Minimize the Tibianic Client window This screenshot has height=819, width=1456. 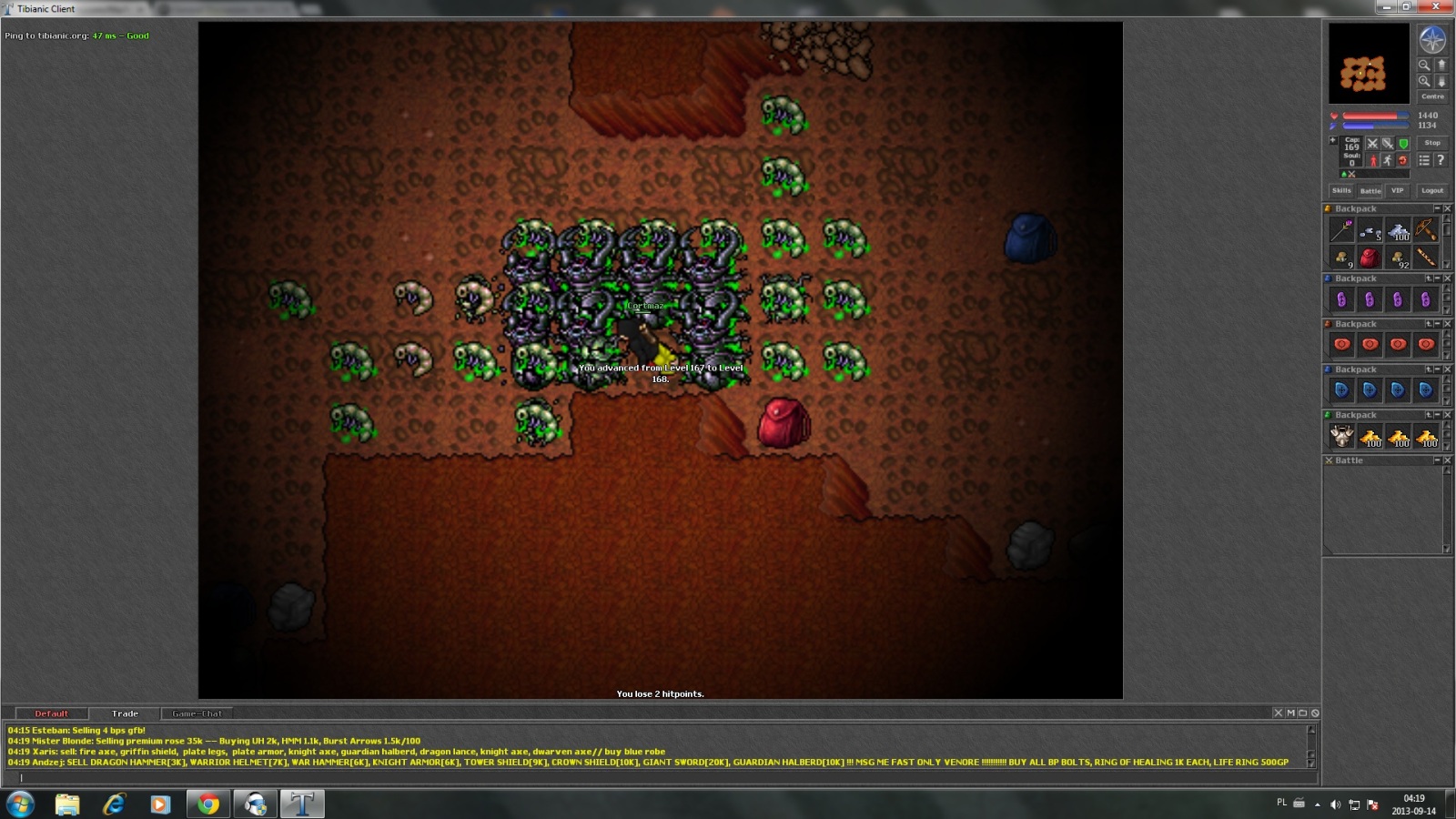[x=1387, y=7]
